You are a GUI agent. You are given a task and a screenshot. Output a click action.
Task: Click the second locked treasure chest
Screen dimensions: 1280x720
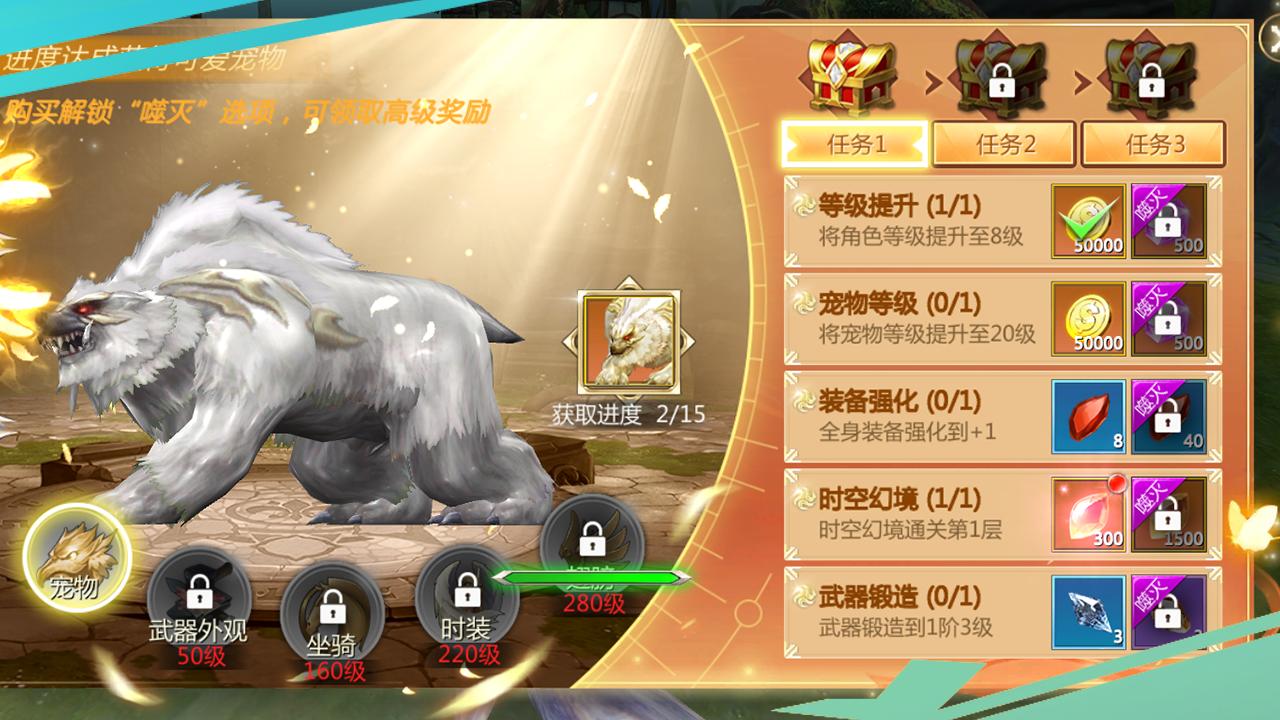1002,71
